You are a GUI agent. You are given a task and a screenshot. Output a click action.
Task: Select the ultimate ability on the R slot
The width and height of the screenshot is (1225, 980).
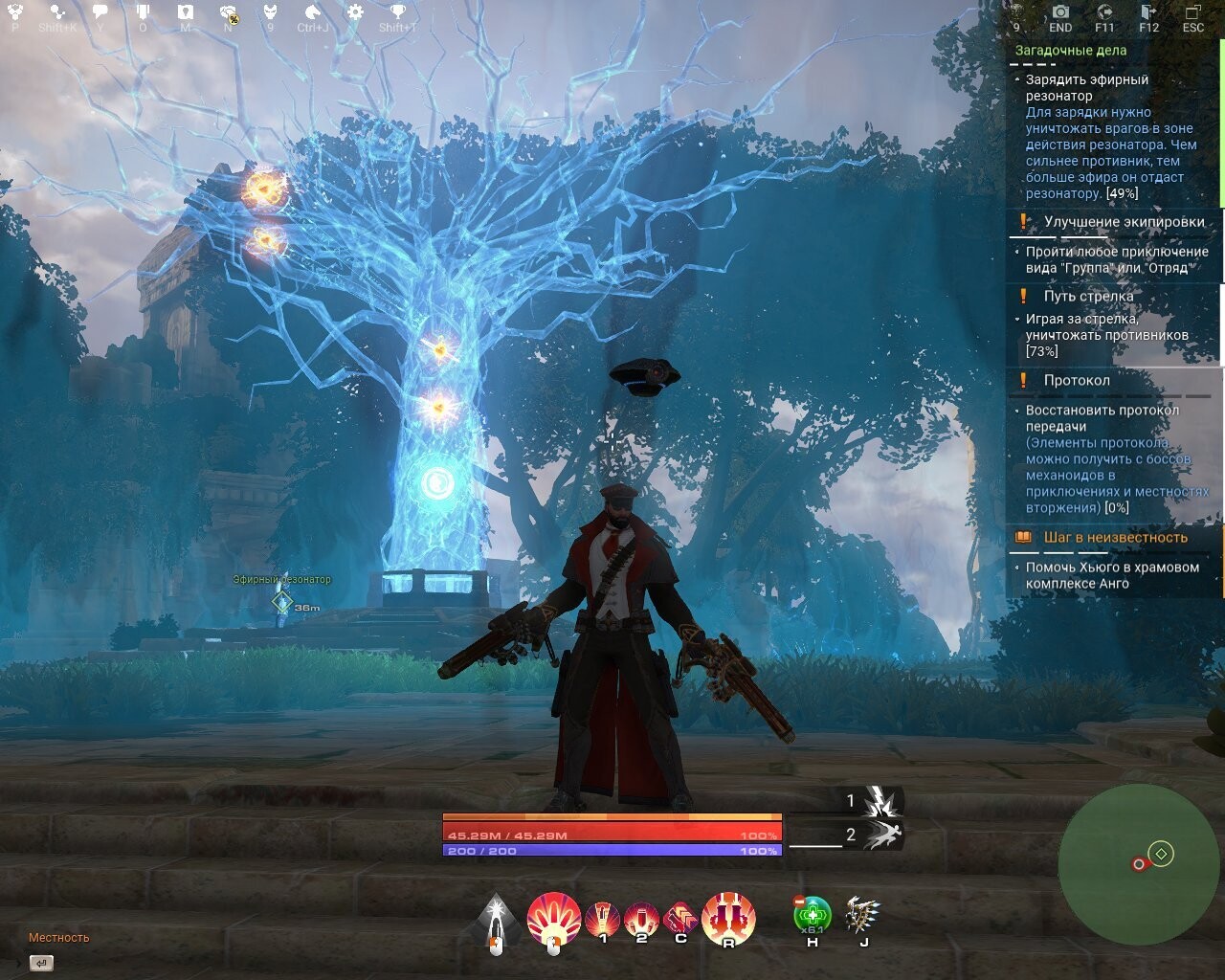tap(728, 916)
